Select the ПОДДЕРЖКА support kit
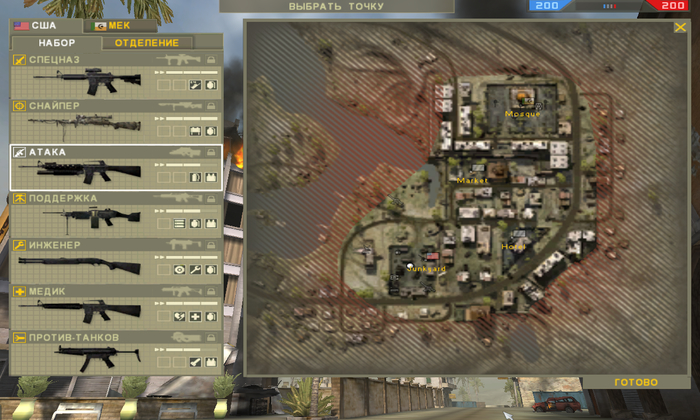This screenshot has height=420, width=700. (116, 214)
